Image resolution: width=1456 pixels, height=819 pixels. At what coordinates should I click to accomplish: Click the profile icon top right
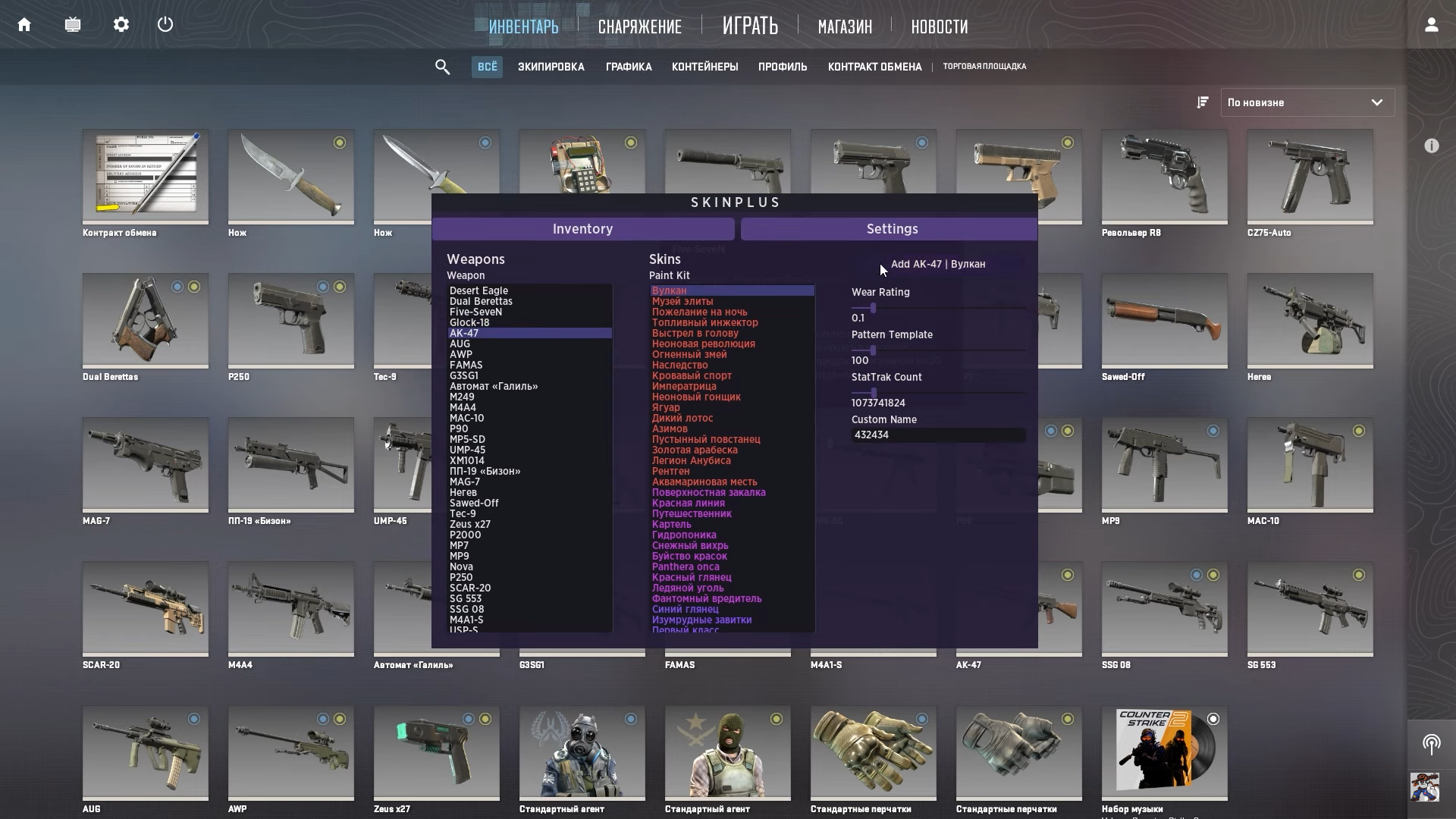[1432, 24]
